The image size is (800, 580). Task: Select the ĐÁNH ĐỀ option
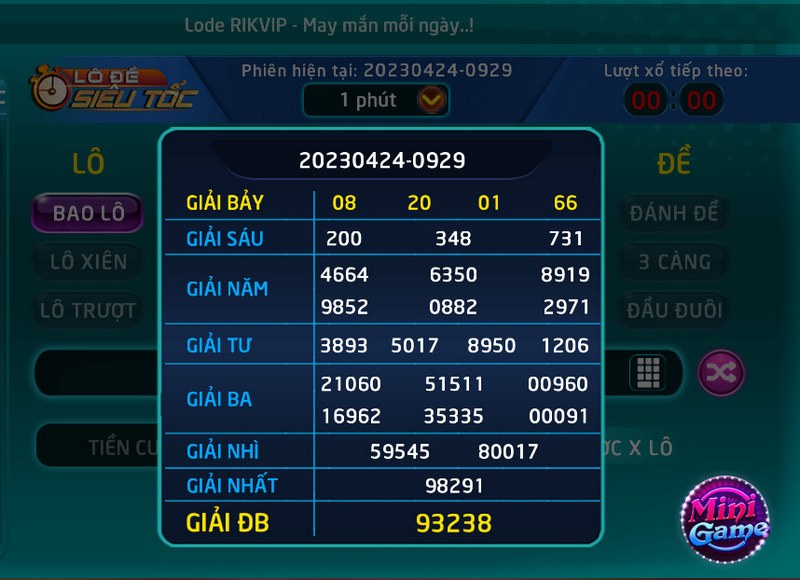coord(674,213)
